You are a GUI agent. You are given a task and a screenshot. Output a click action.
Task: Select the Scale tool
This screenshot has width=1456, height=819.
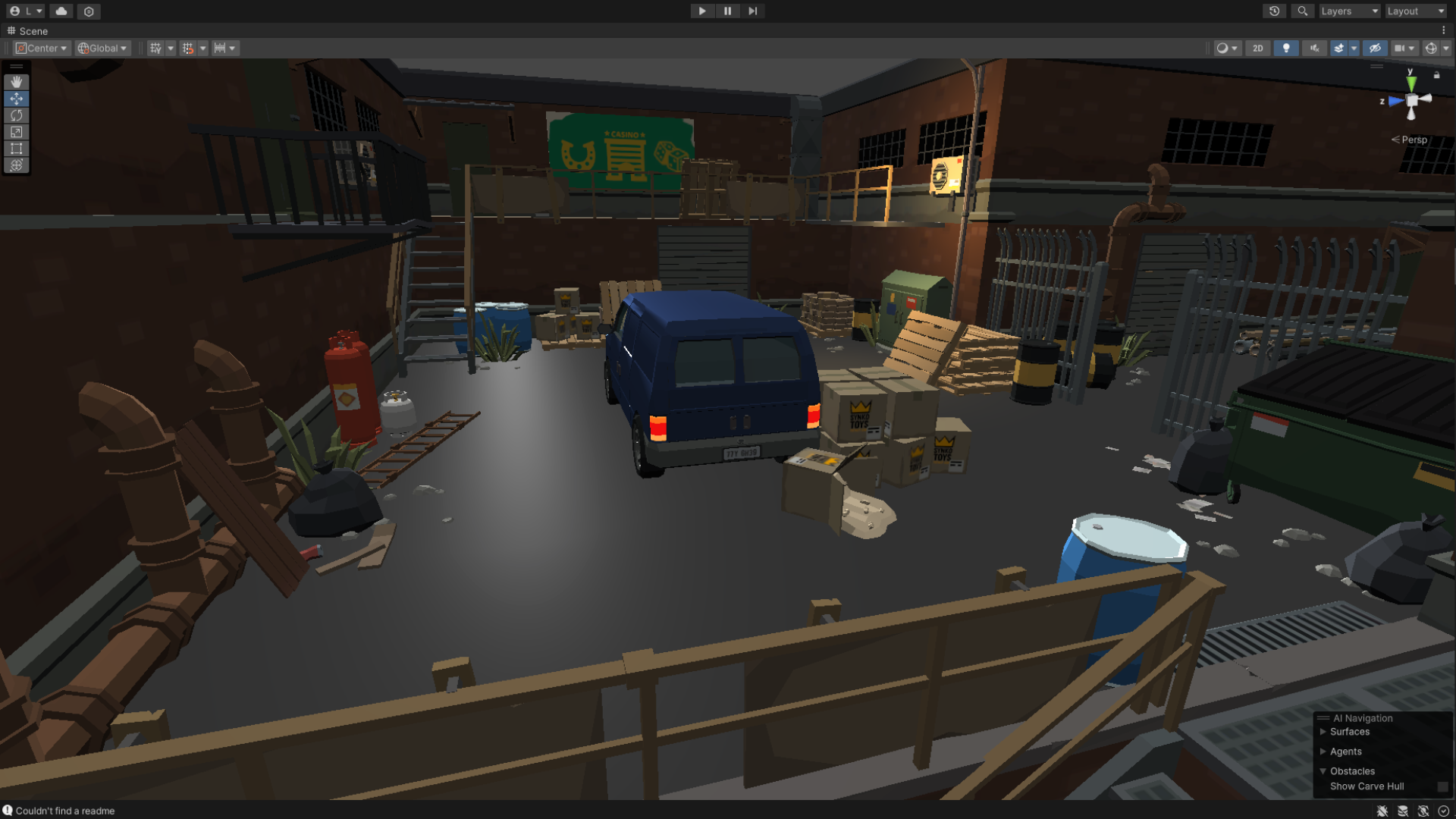16,132
